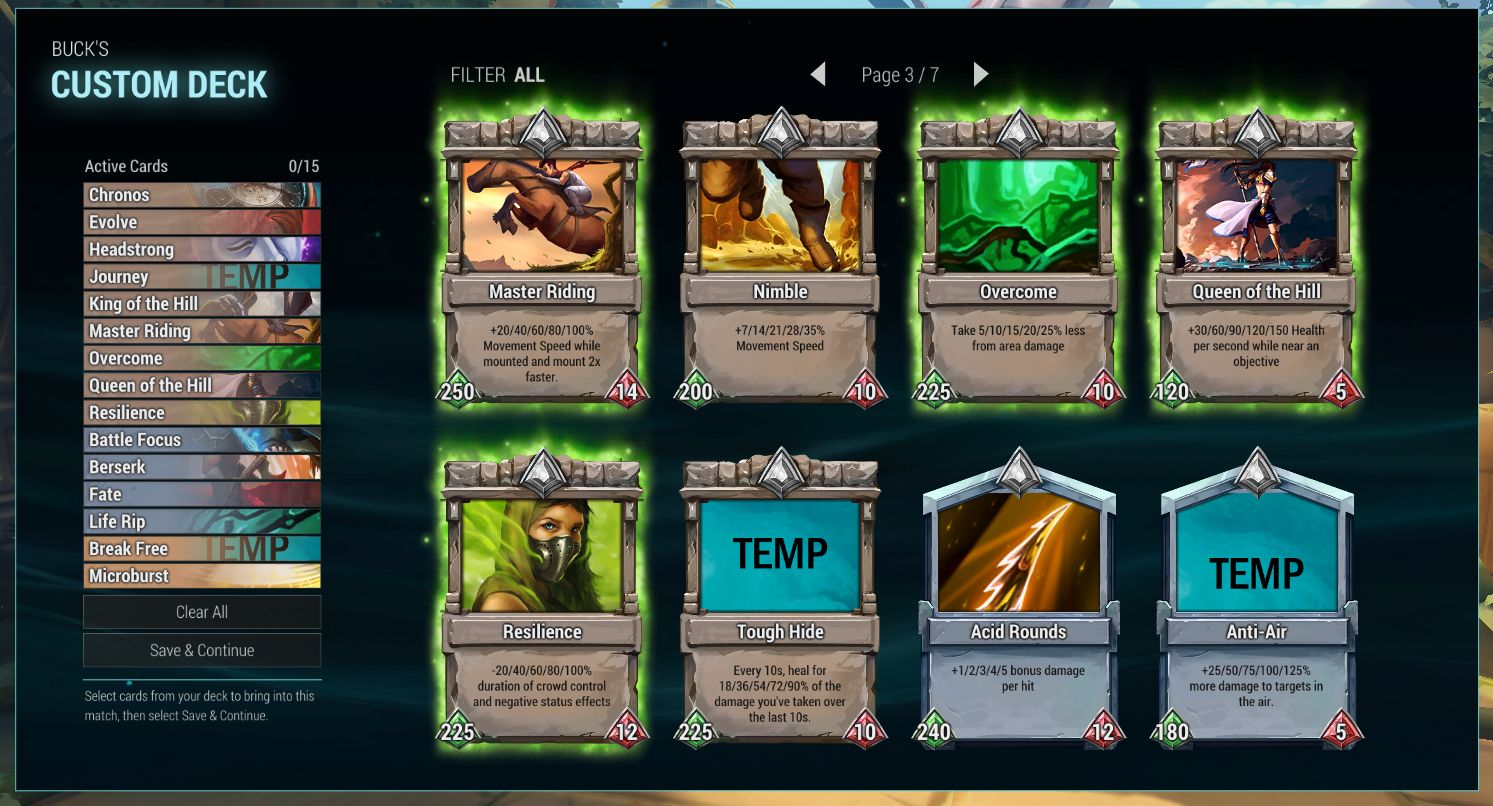Choose the Resilience card with masked woman
This screenshot has width=1493, height=806.
pos(542,600)
